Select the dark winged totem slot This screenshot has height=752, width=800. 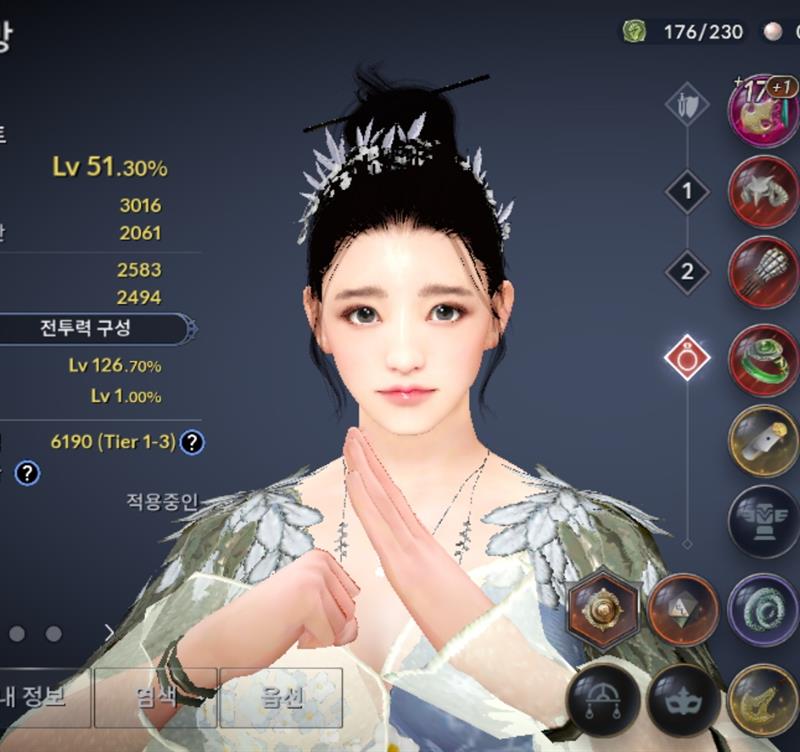coord(763,521)
